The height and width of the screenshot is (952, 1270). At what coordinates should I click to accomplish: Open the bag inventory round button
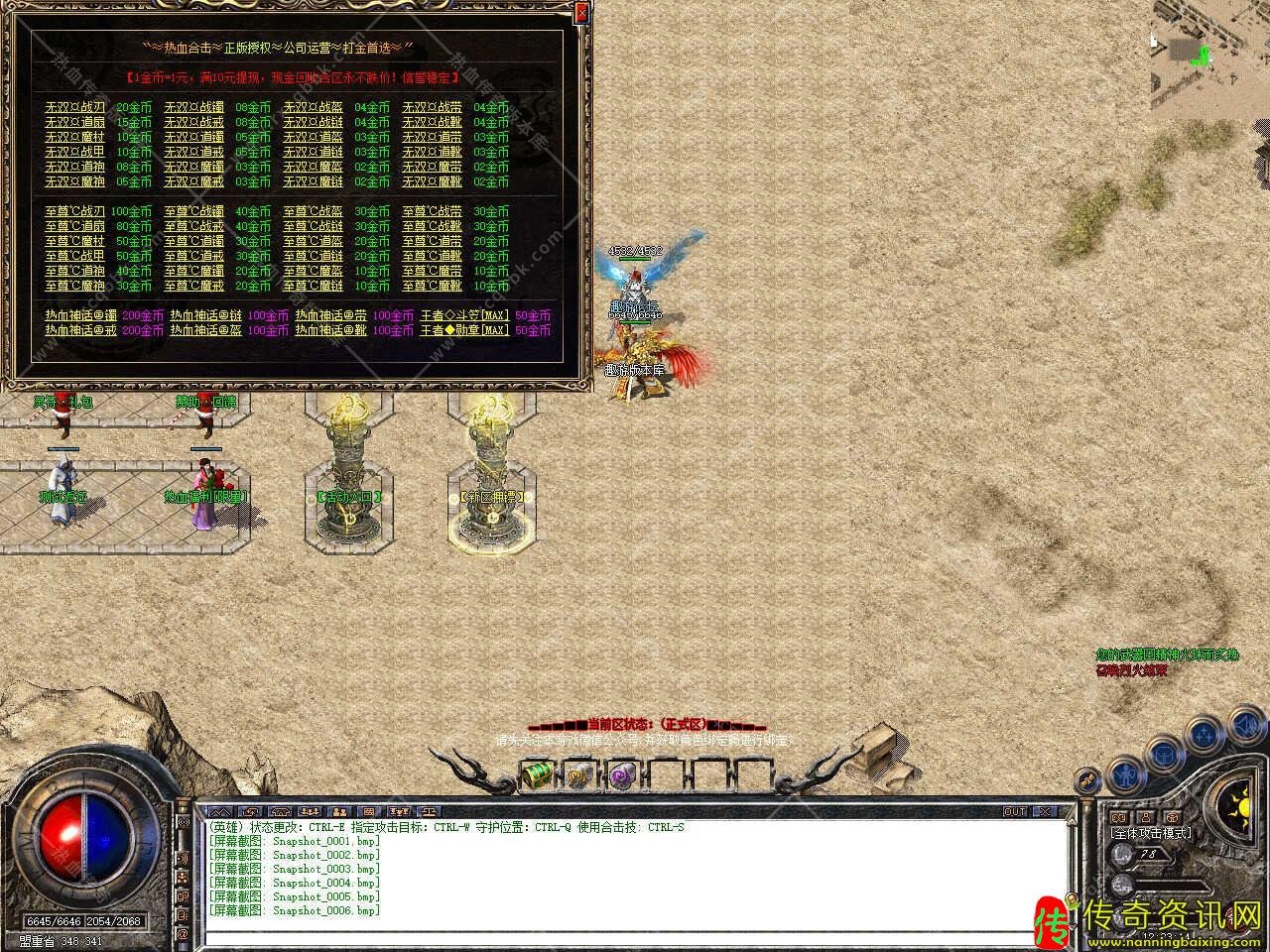[1162, 752]
